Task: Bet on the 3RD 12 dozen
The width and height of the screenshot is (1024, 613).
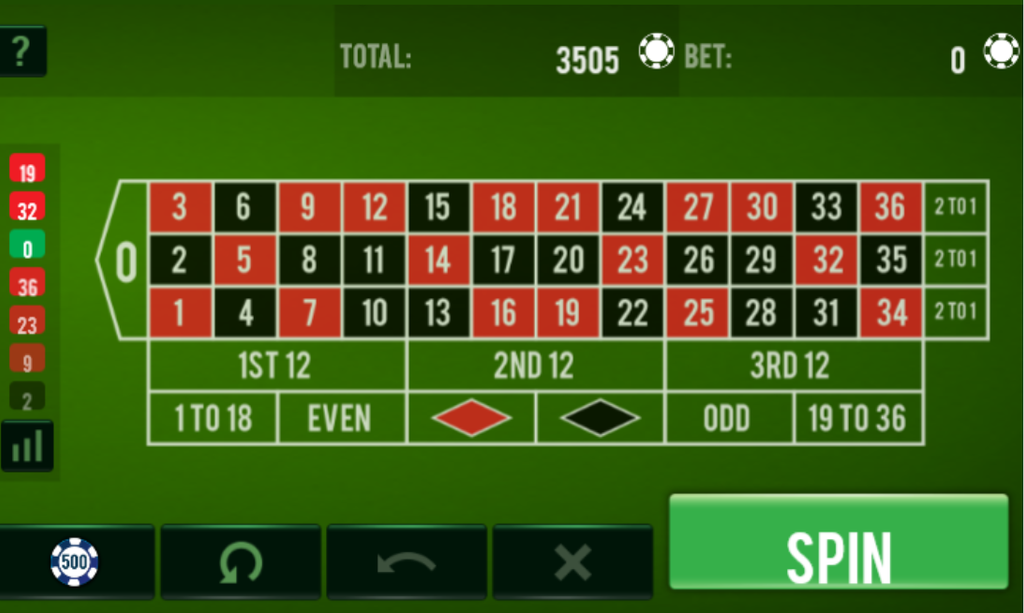Action: click(792, 366)
